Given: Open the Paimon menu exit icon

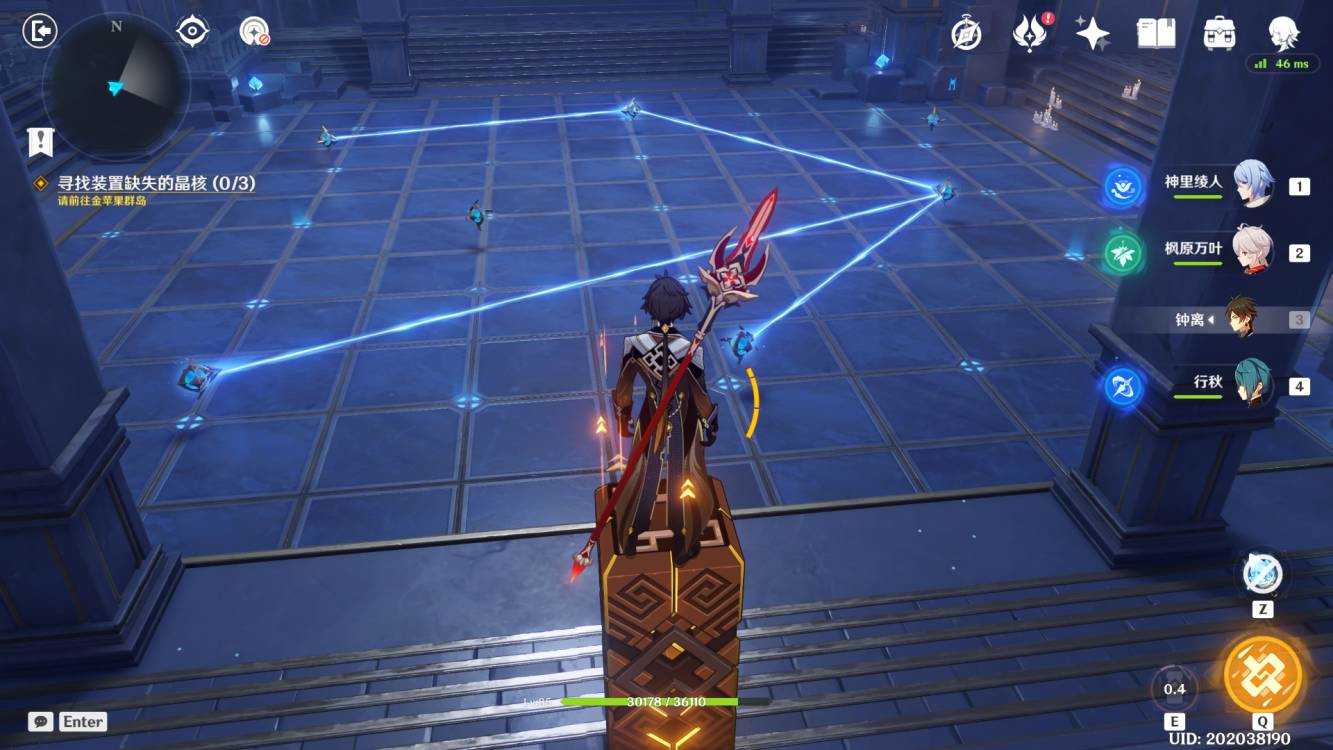Looking at the screenshot, I should tap(40, 31).
